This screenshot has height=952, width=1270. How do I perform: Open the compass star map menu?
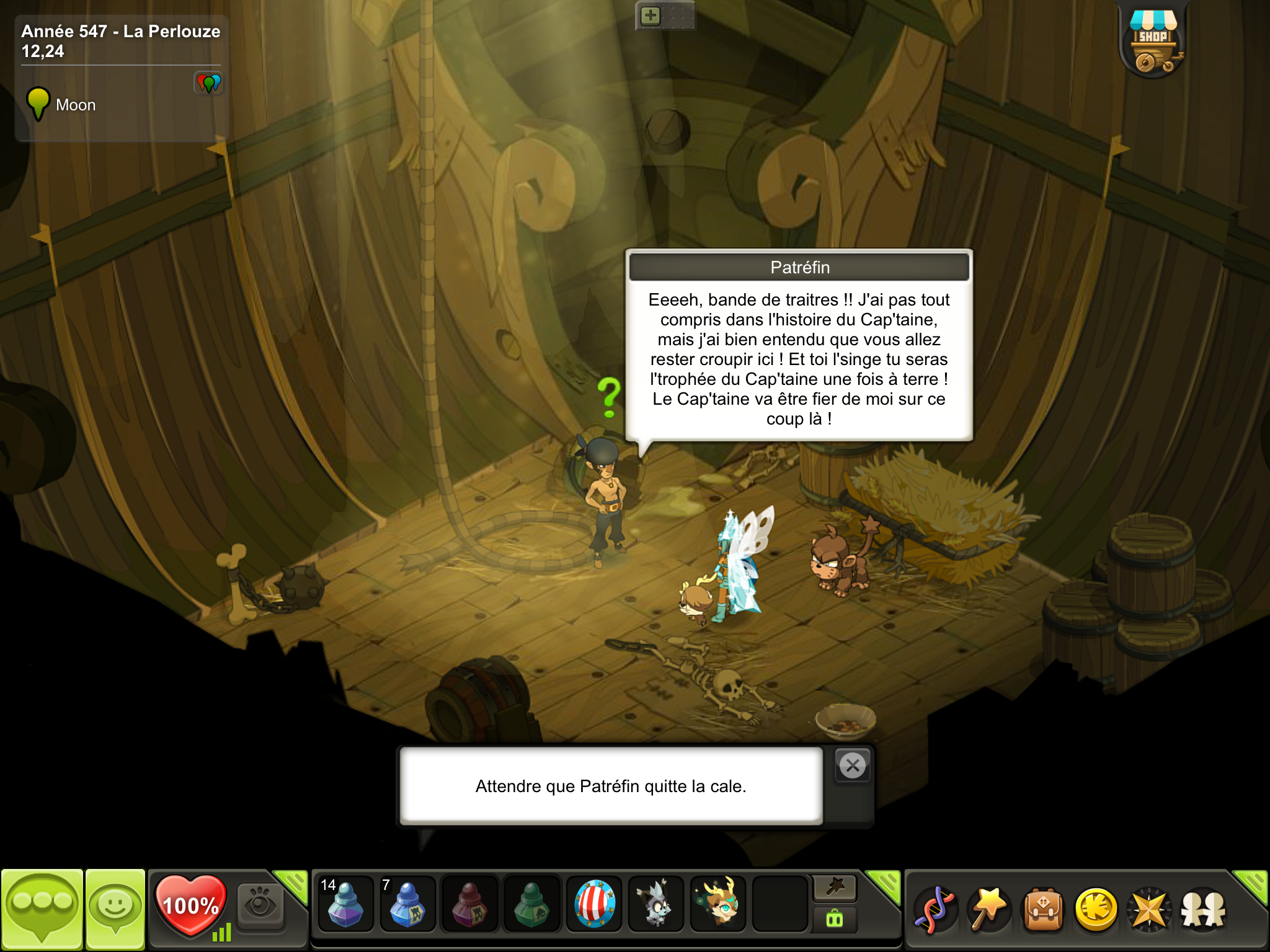click(1150, 910)
